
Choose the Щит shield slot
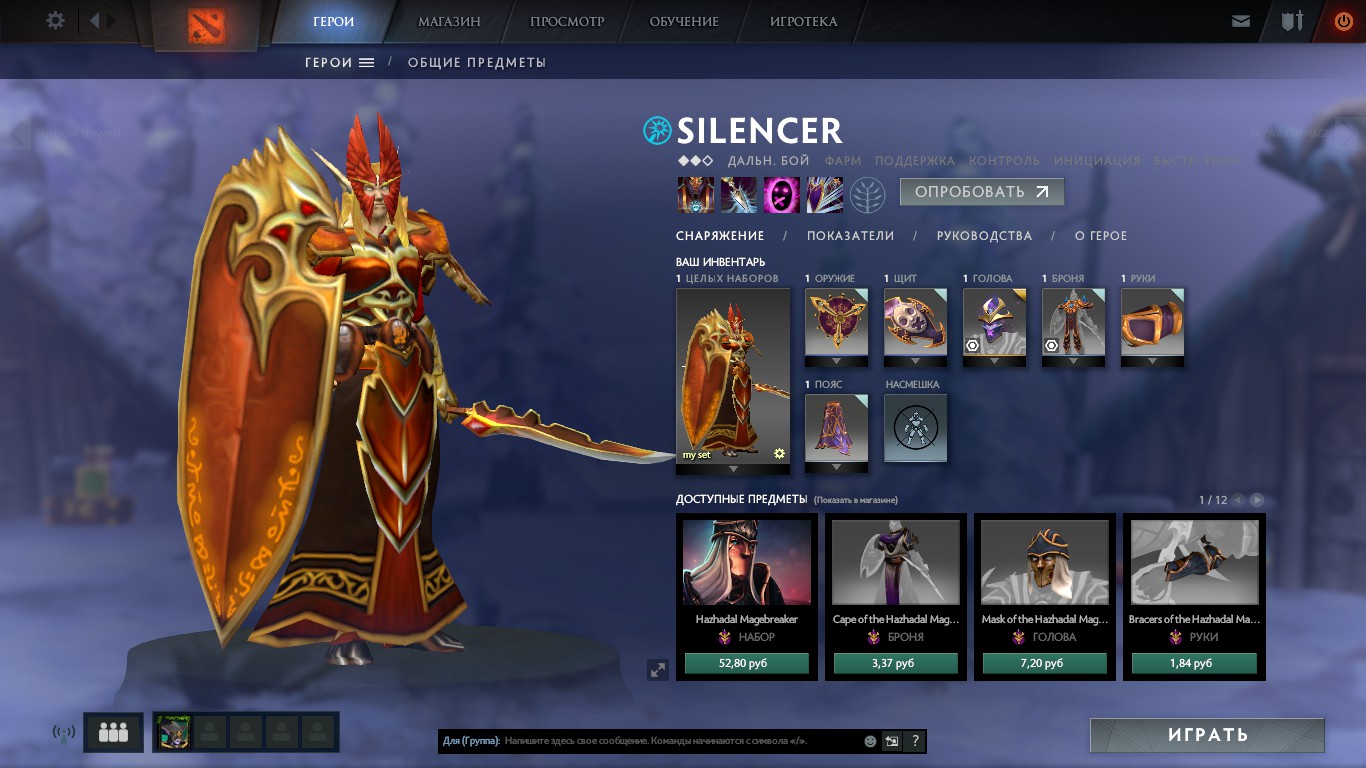click(915, 322)
